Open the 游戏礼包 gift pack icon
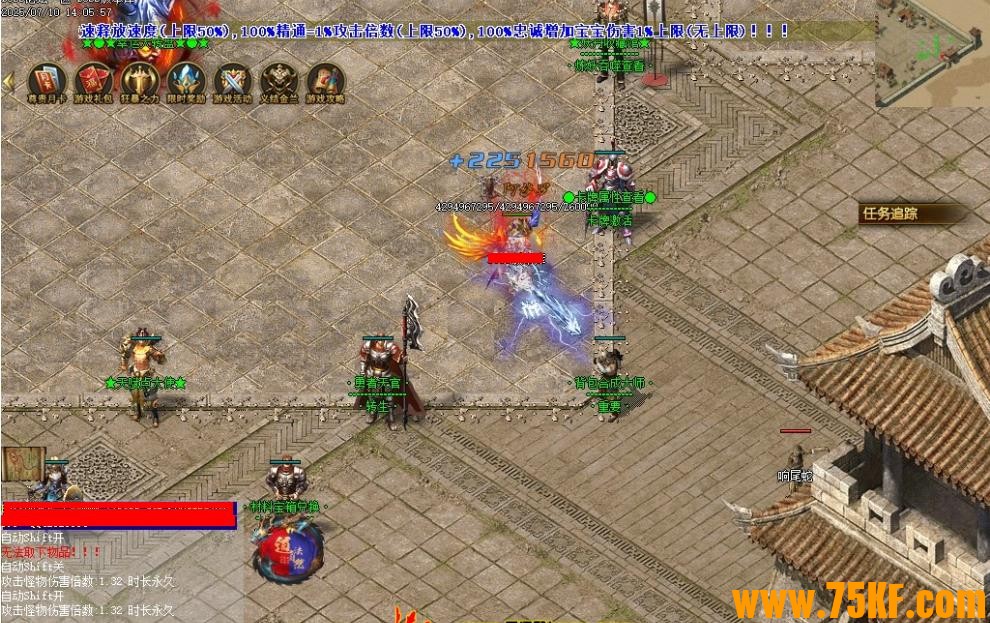The height and width of the screenshot is (623, 990). [x=93, y=79]
